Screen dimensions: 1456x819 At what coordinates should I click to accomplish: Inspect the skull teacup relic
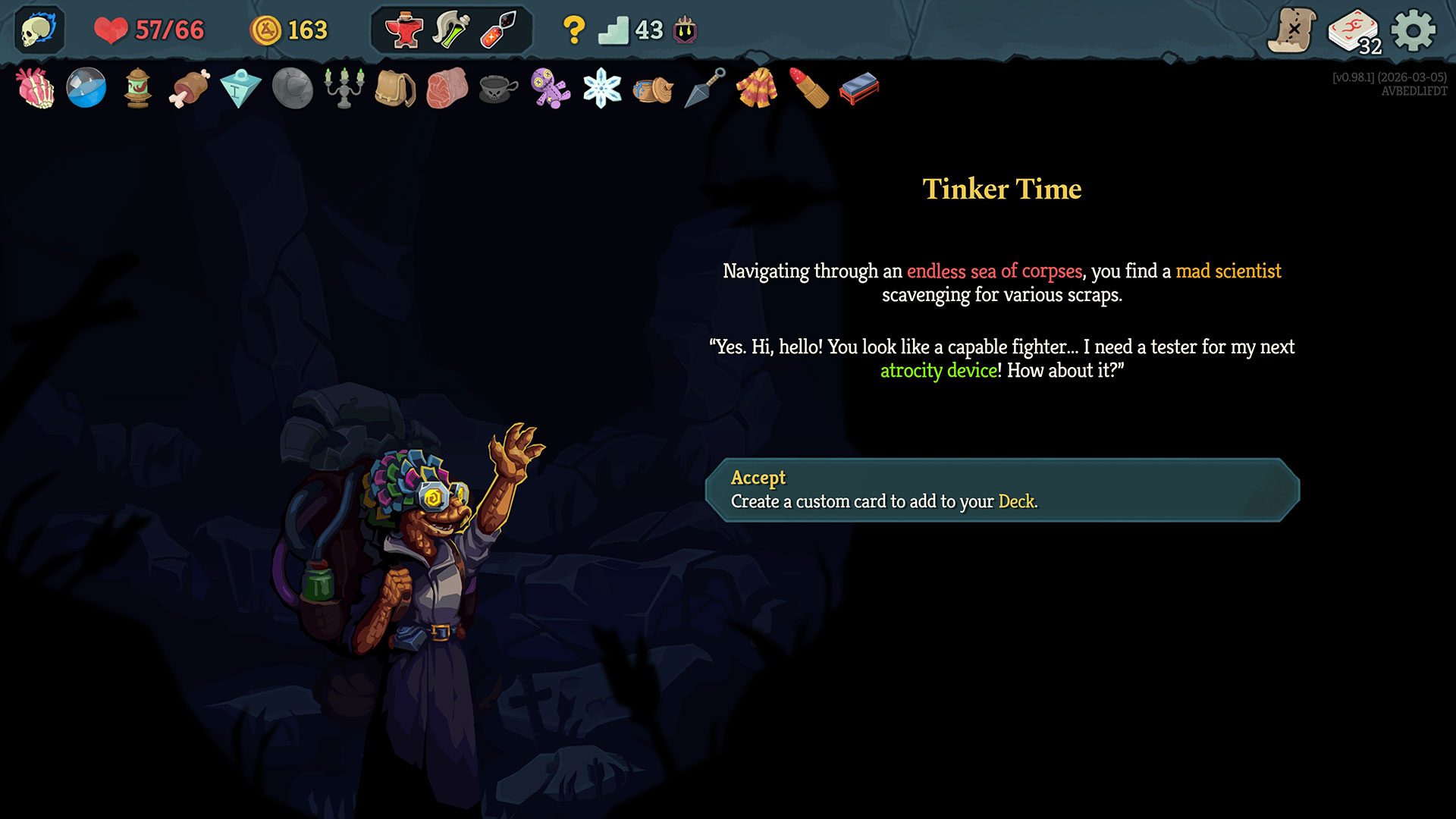pyautogui.click(x=498, y=89)
